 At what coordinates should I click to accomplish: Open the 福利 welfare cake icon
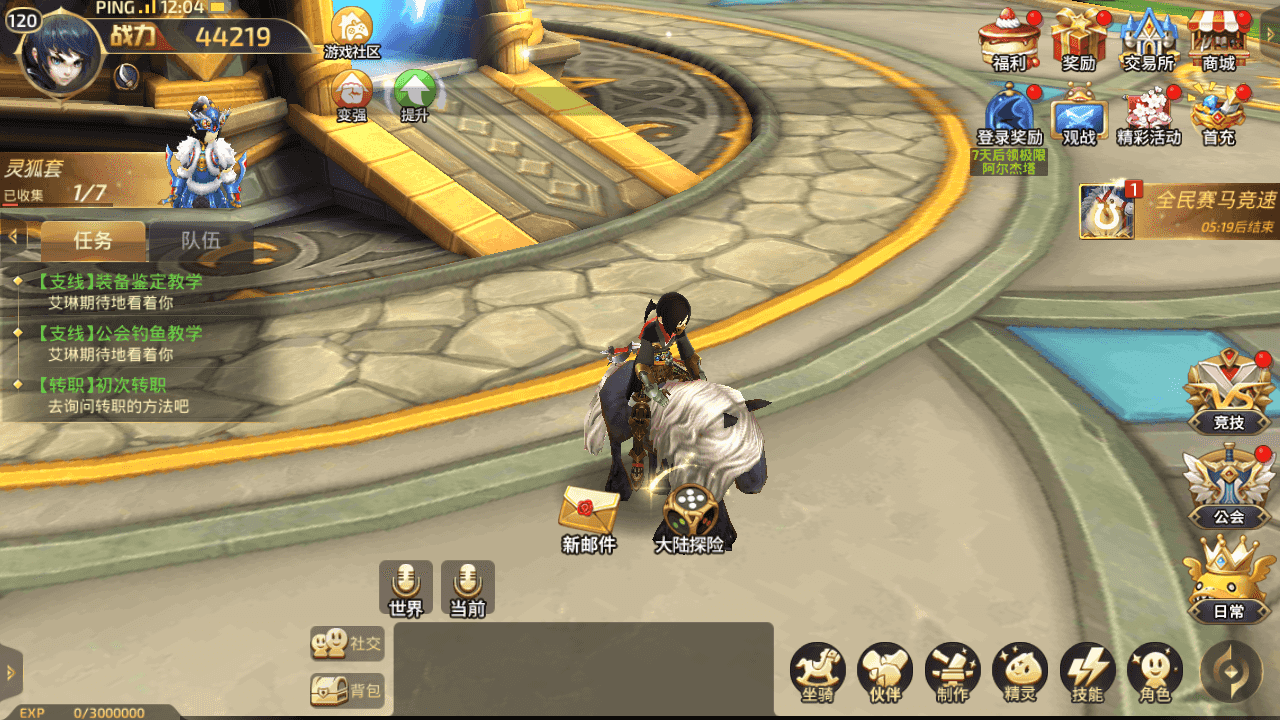tap(1009, 38)
